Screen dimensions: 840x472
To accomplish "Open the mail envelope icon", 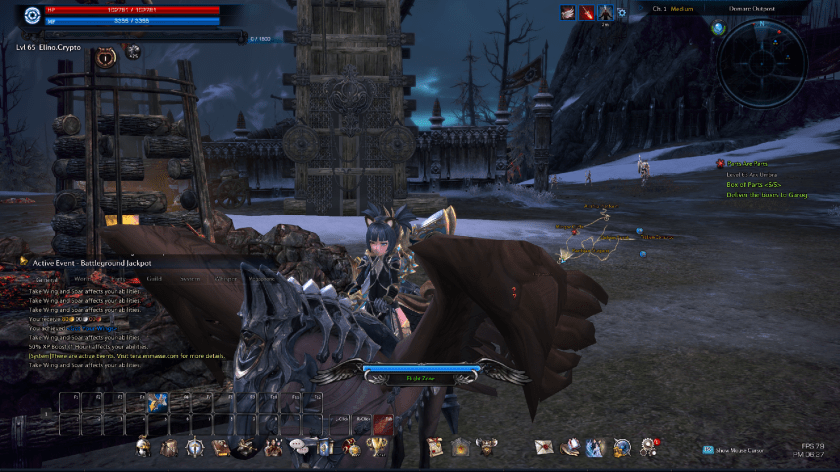I will click(x=543, y=446).
